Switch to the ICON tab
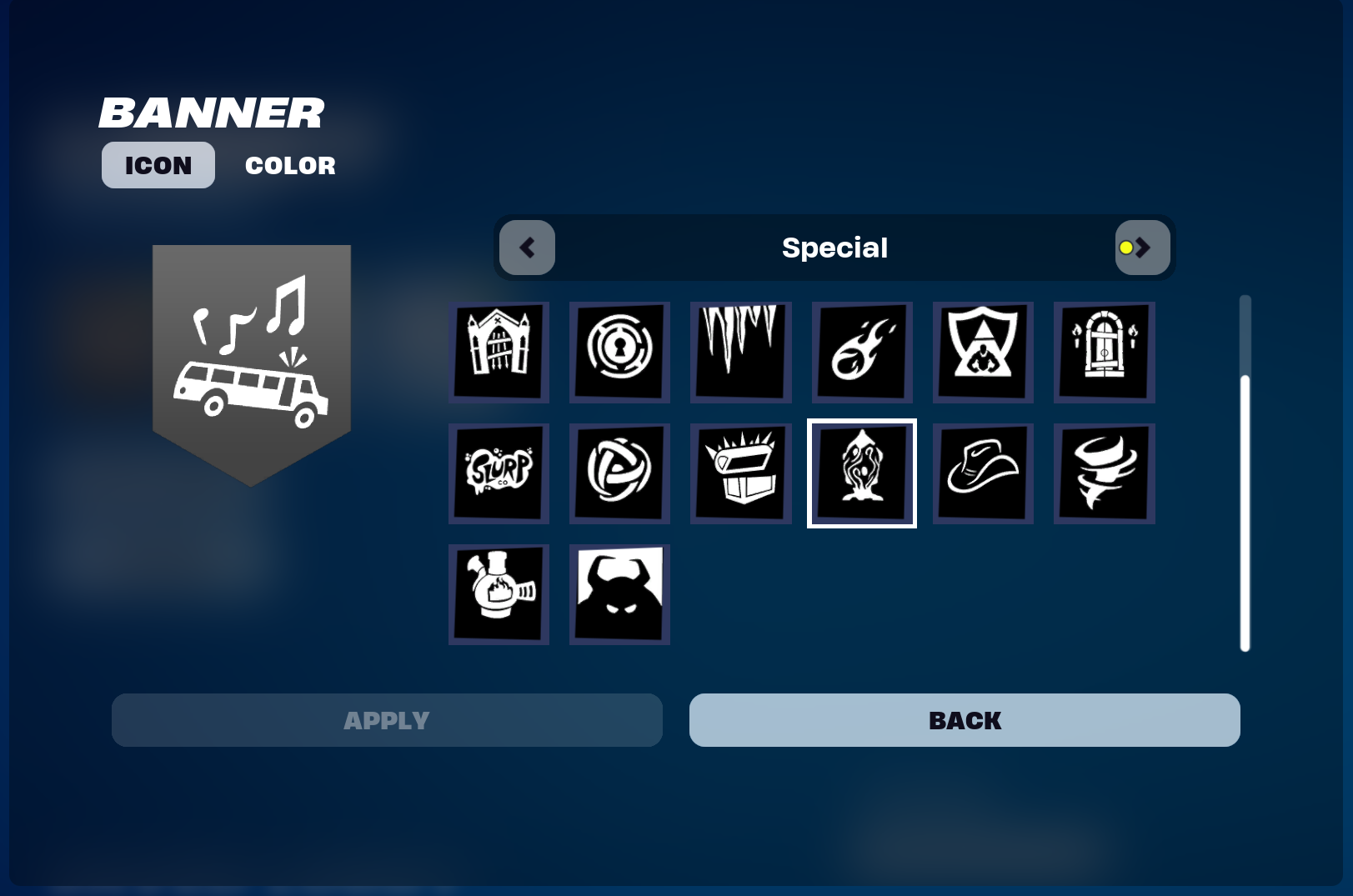The image size is (1353, 896). click(x=158, y=164)
